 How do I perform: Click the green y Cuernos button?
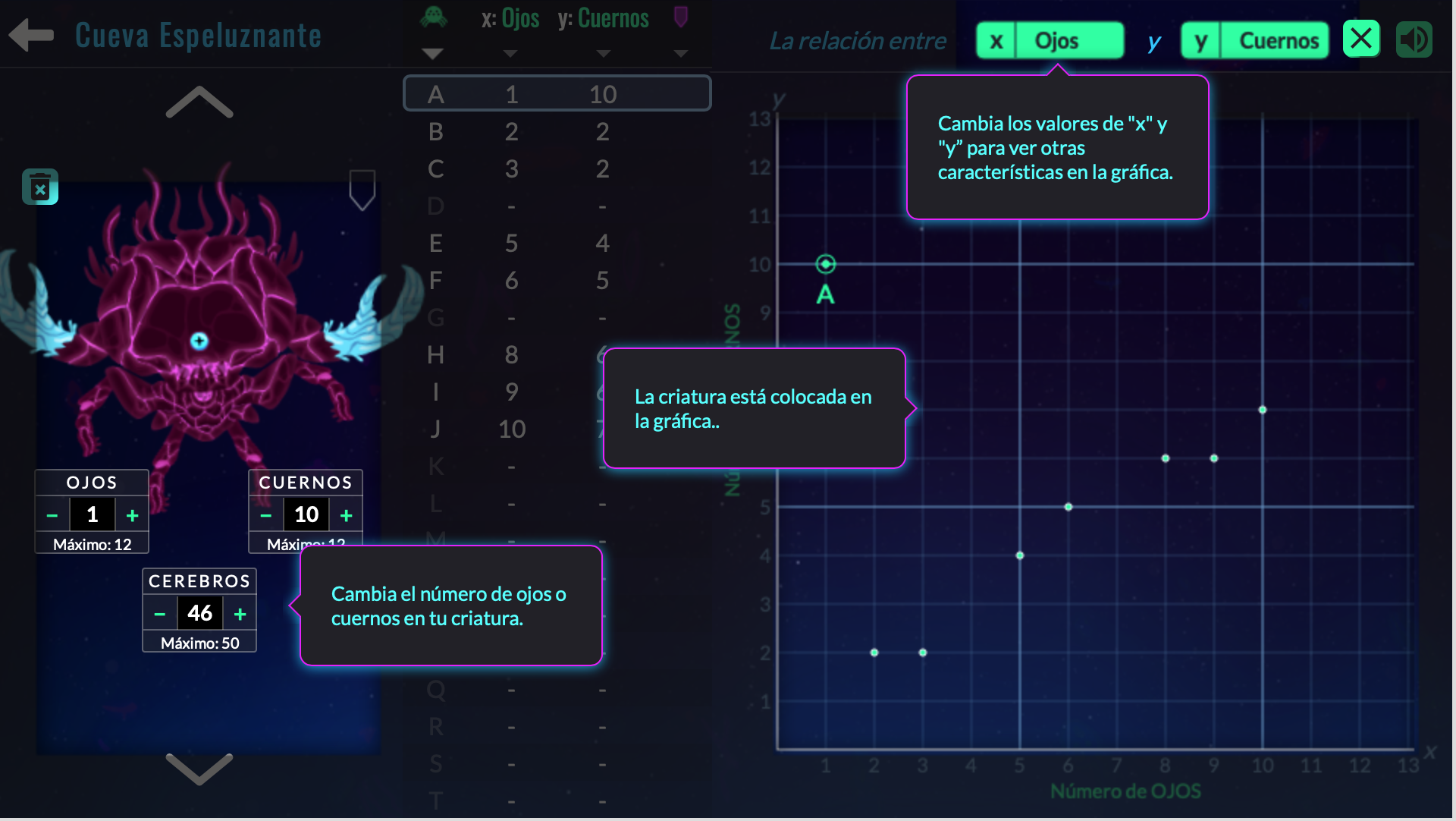(x=1254, y=40)
